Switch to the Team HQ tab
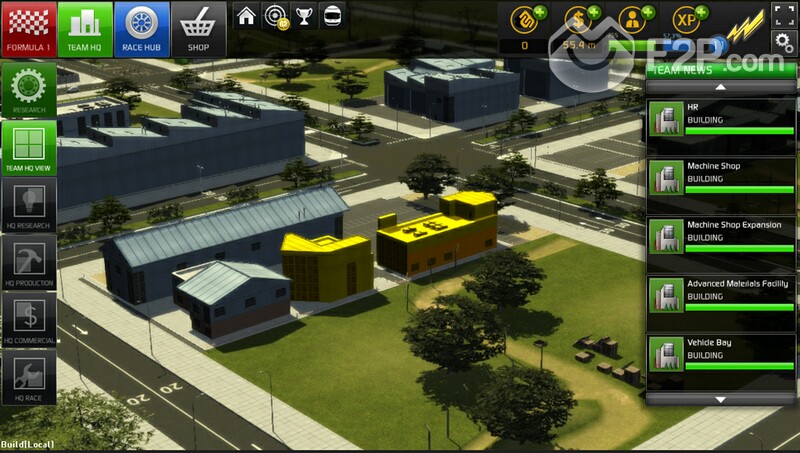 (x=84, y=26)
